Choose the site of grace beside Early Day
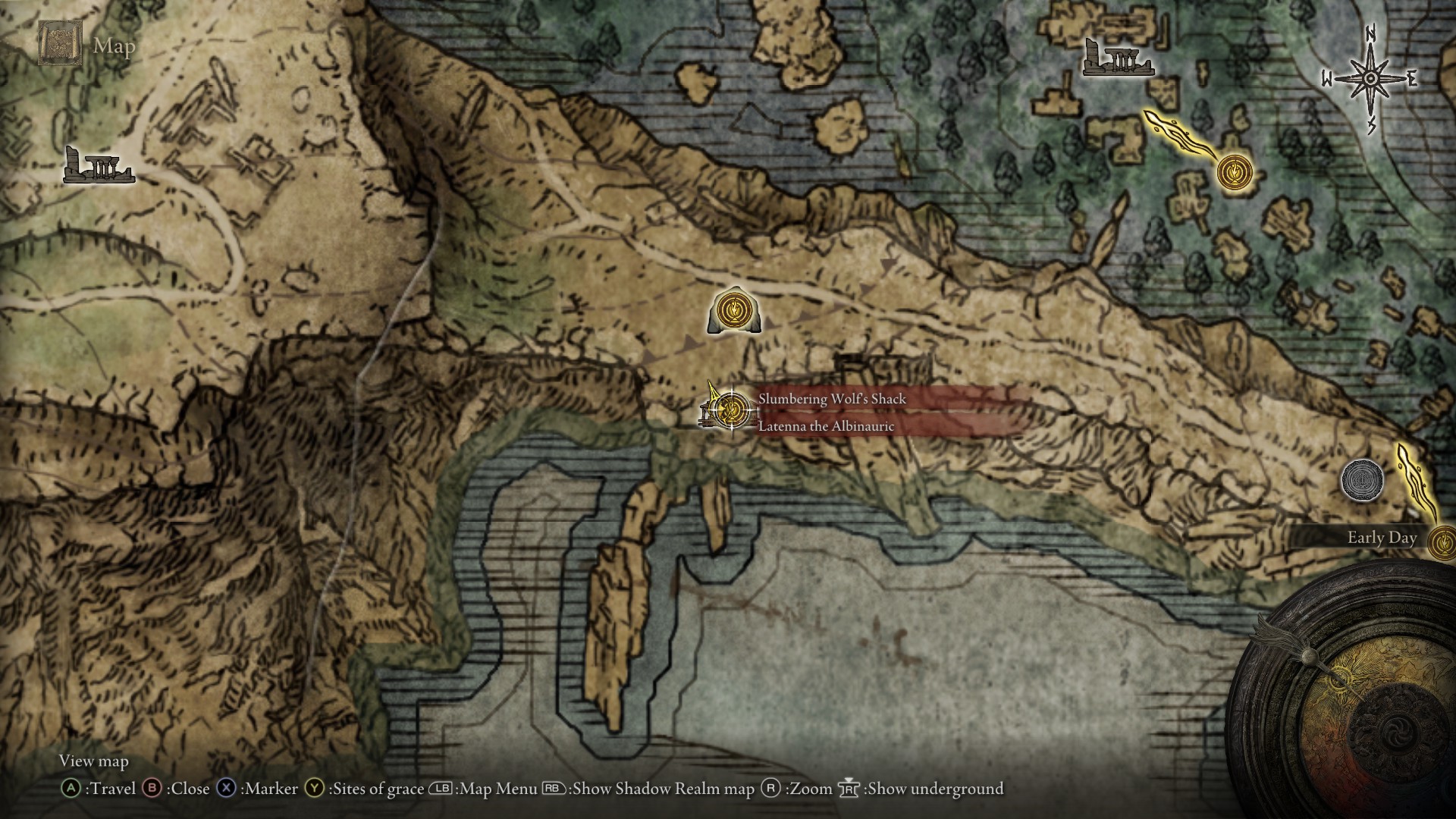This screenshot has width=1456, height=819. coord(1442,543)
